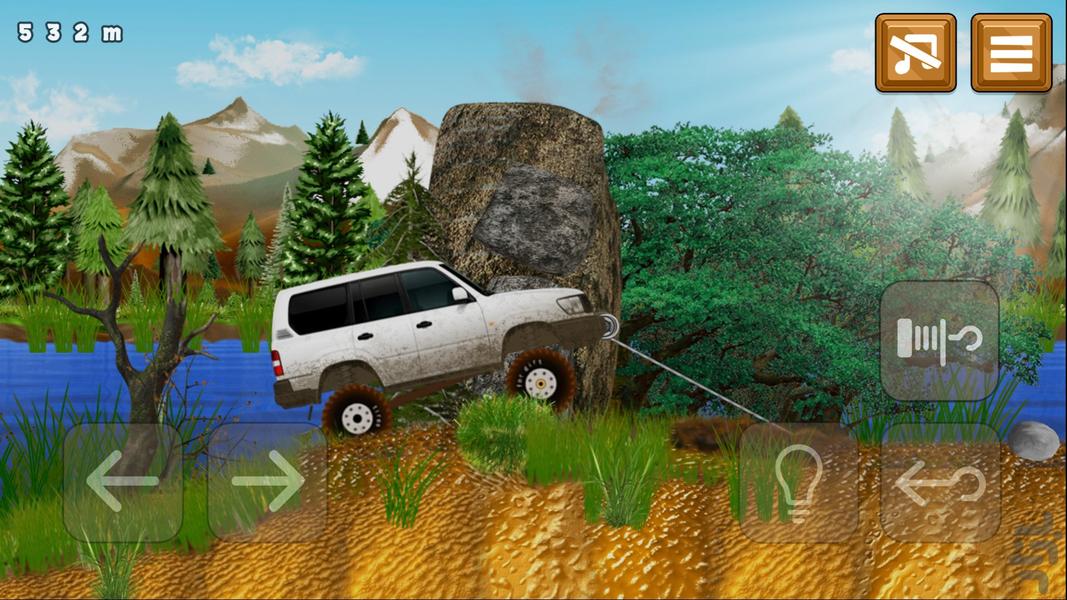Tap the right arrow drive control
This screenshot has width=1067, height=600.
(x=268, y=482)
